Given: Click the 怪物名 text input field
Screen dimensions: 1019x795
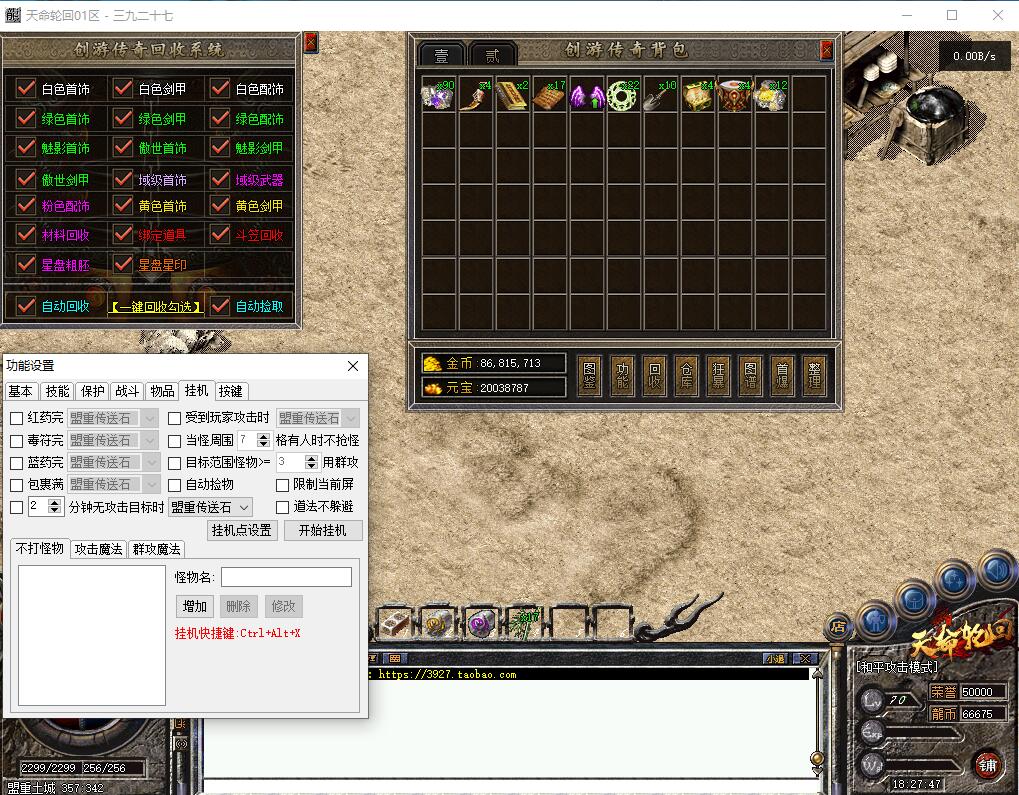Looking at the screenshot, I should tap(286, 577).
